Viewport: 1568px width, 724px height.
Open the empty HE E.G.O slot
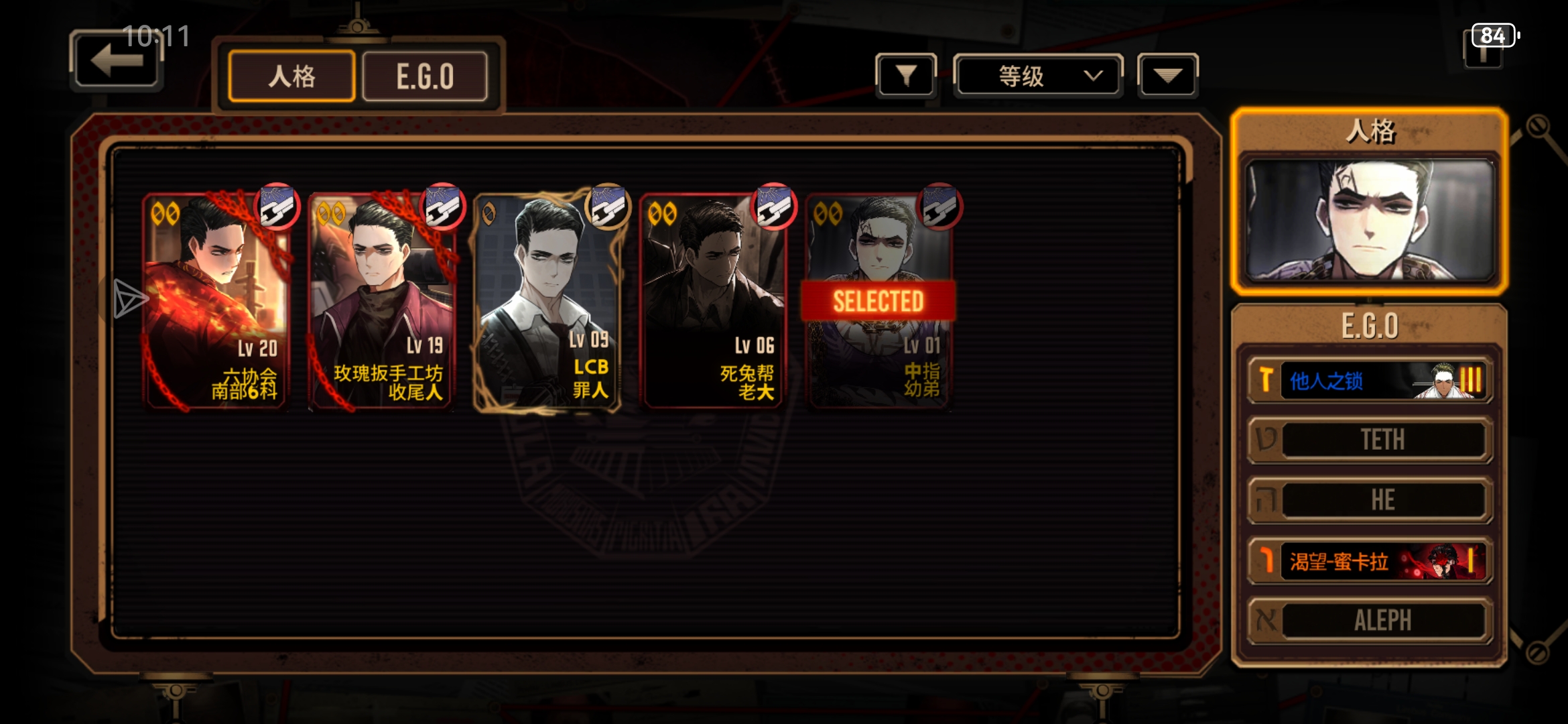(x=1370, y=500)
